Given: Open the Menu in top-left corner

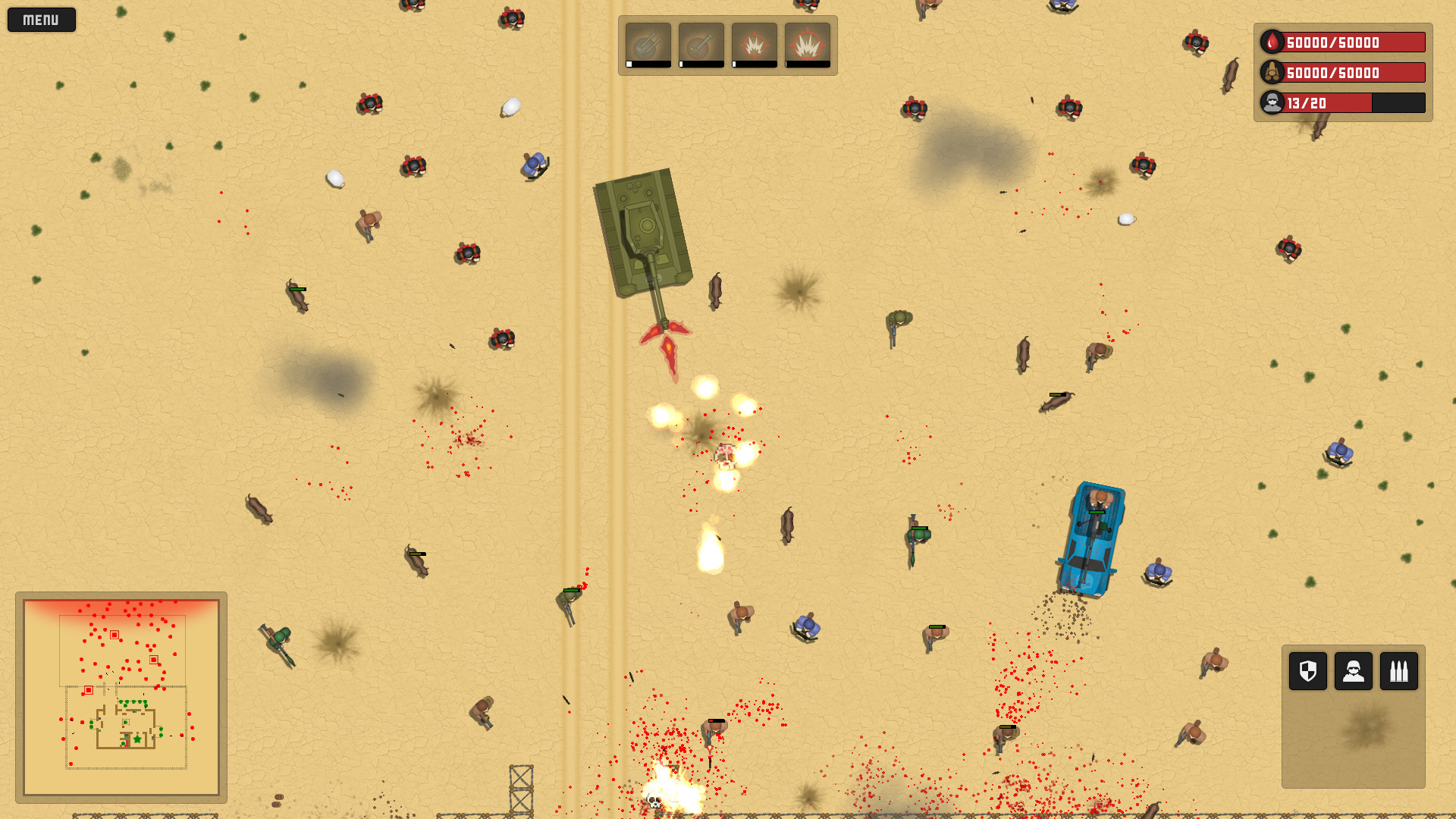Looking at the screenshot, I should (41, 20).
